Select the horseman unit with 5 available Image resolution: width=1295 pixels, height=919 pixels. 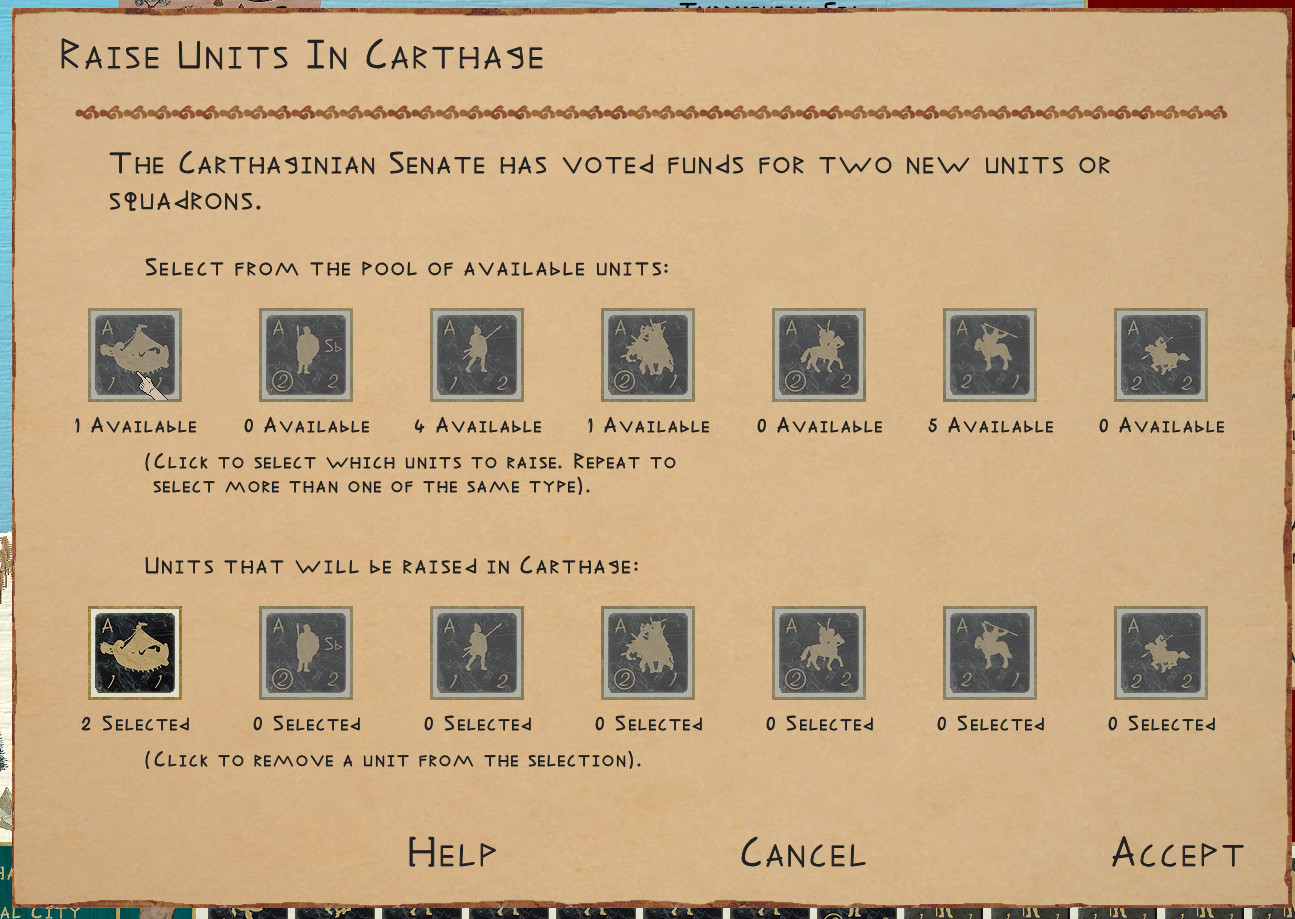point(990,355)
